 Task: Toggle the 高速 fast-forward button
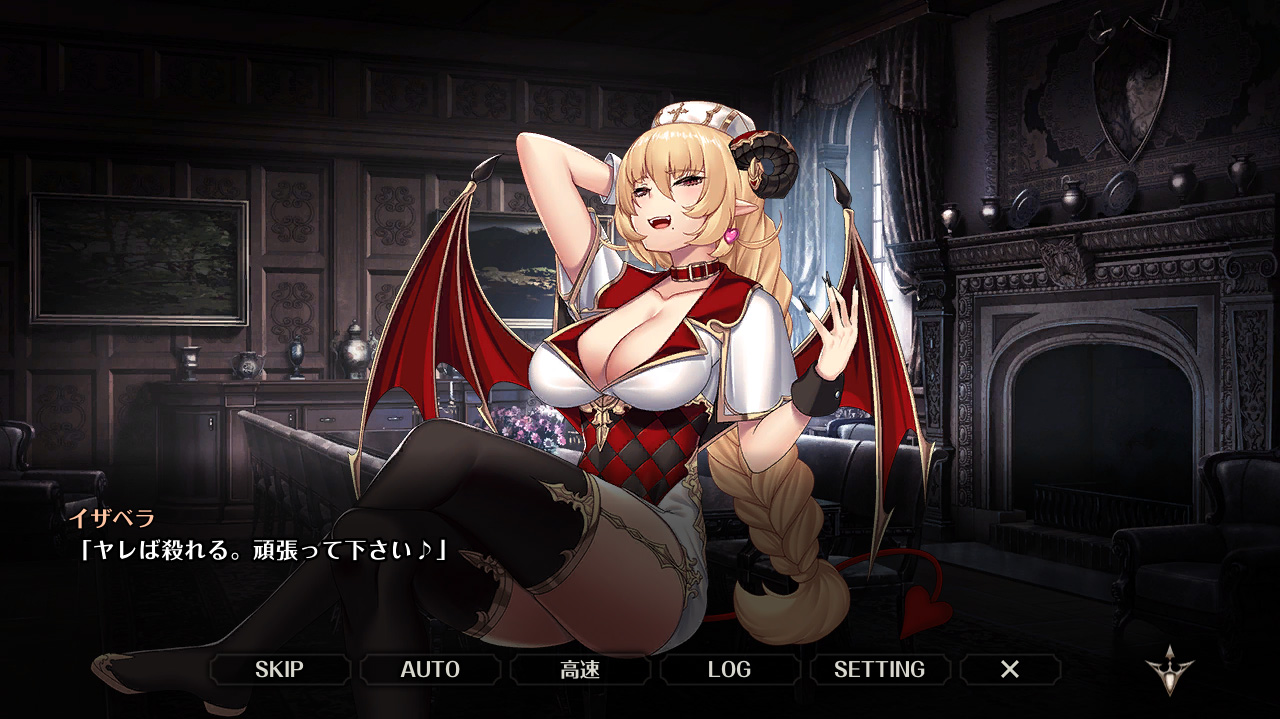point(580,669)
